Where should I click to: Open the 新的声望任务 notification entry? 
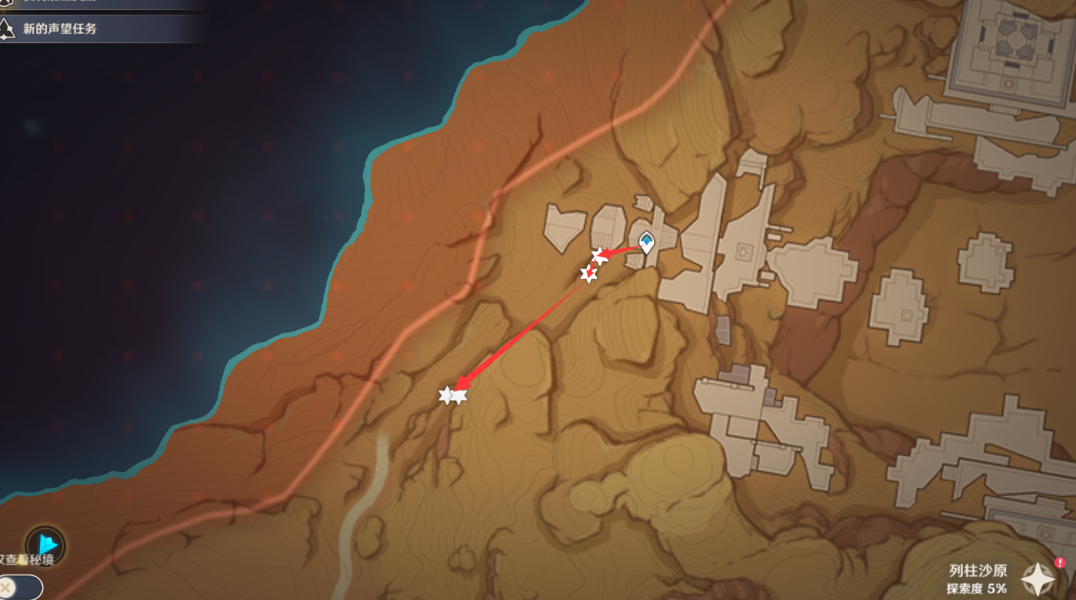tap(62, 29)
